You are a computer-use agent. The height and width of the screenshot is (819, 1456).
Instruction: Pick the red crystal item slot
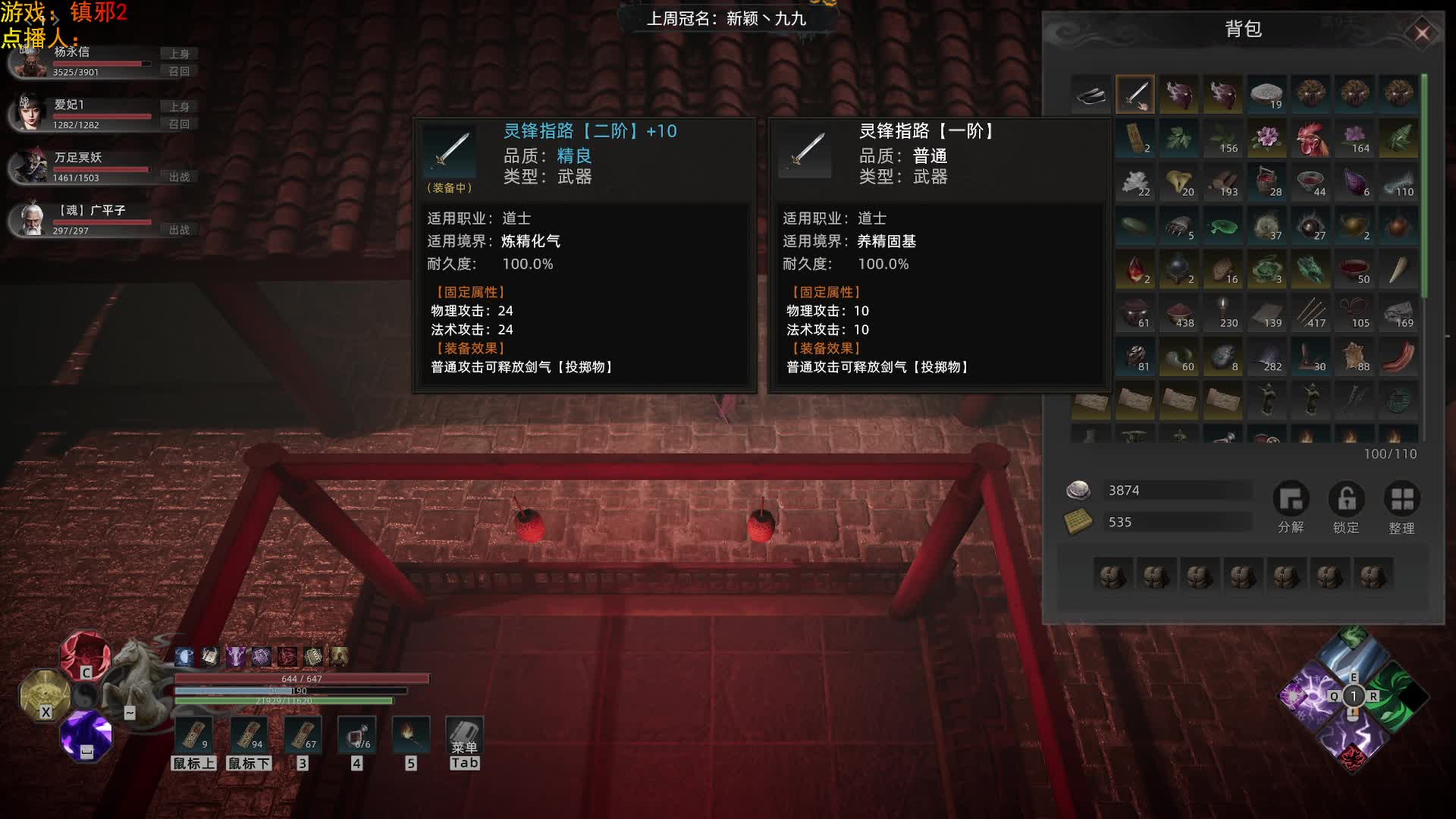(x=1135, y=270)
